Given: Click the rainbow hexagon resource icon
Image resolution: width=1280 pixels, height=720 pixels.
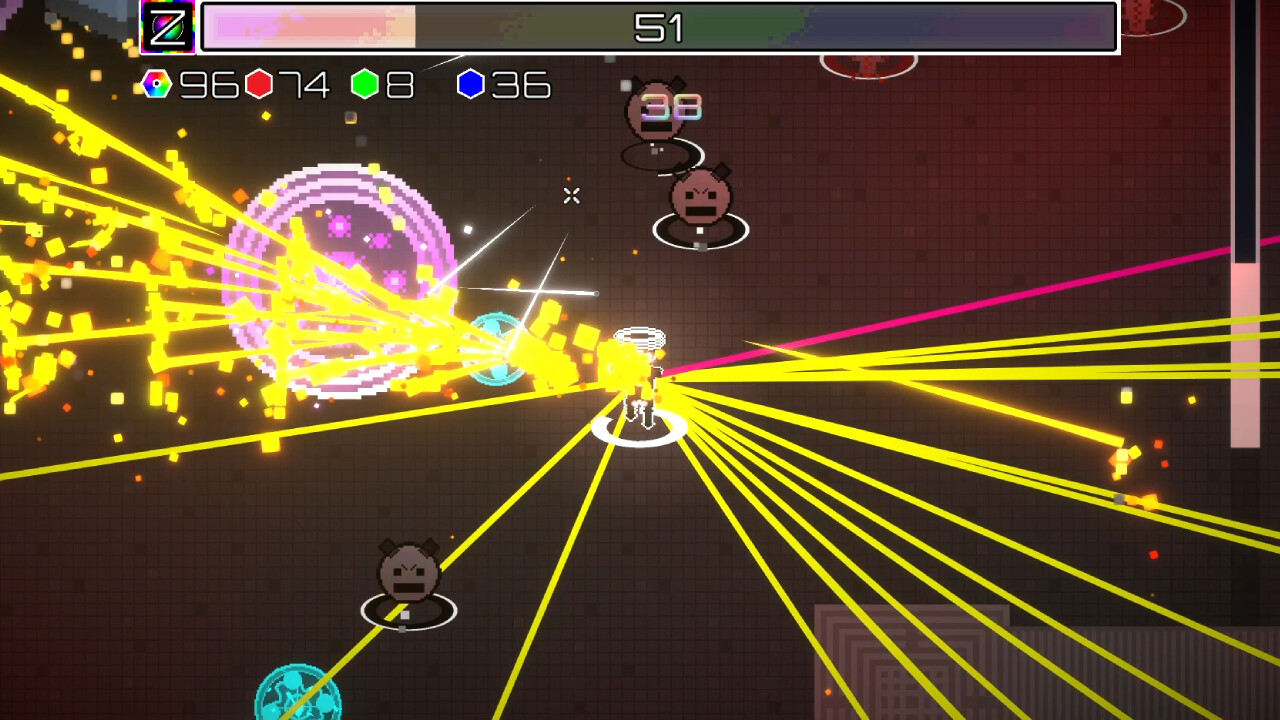Looking at the screenshot, I should 155,86.
